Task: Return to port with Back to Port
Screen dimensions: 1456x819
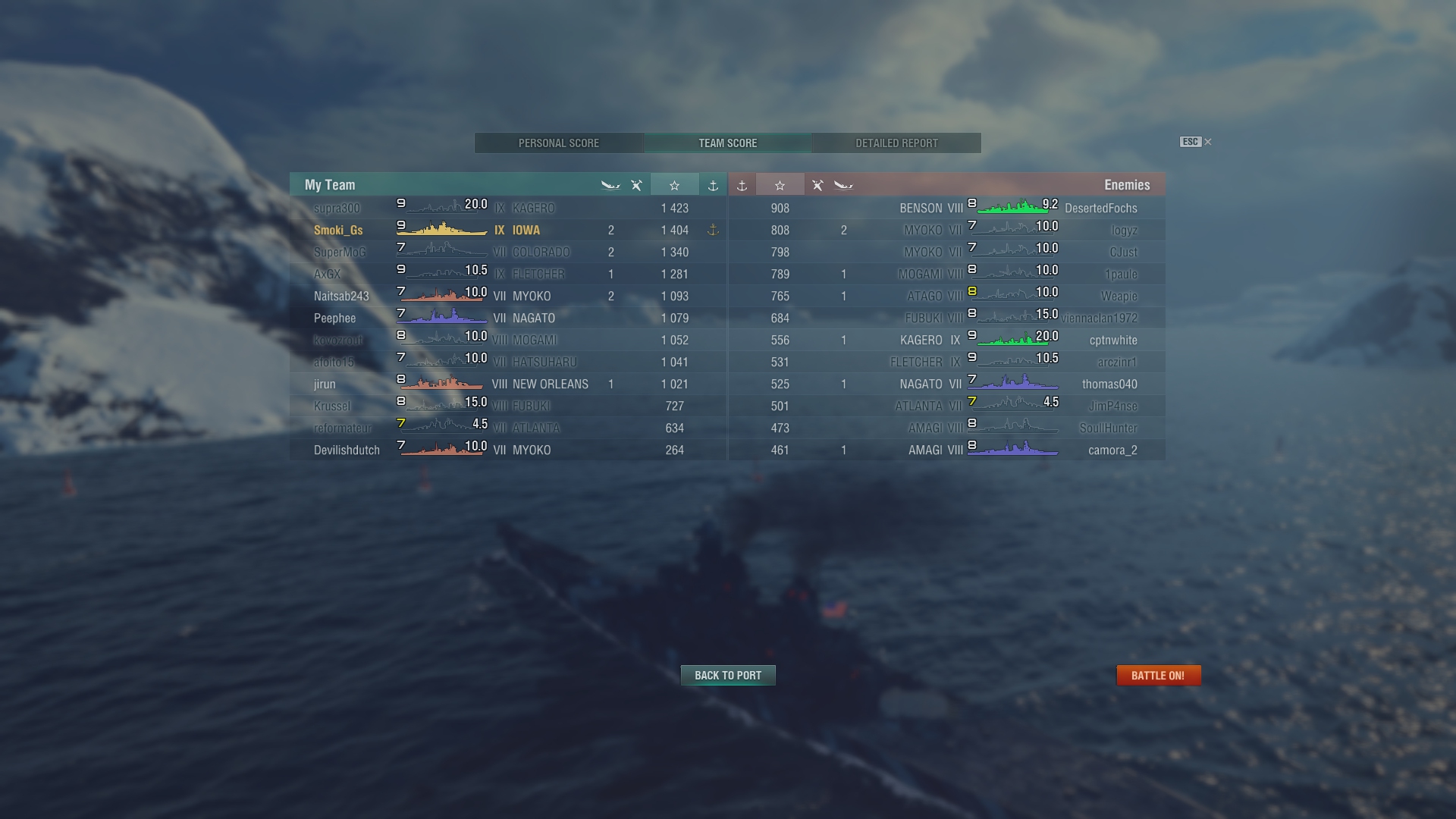Action: point(728,676)
